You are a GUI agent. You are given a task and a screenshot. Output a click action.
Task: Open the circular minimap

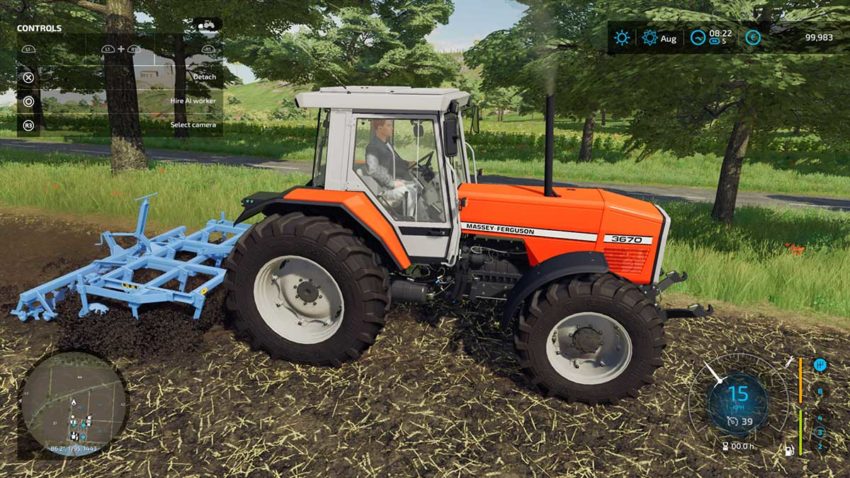(x=73, y=401)
